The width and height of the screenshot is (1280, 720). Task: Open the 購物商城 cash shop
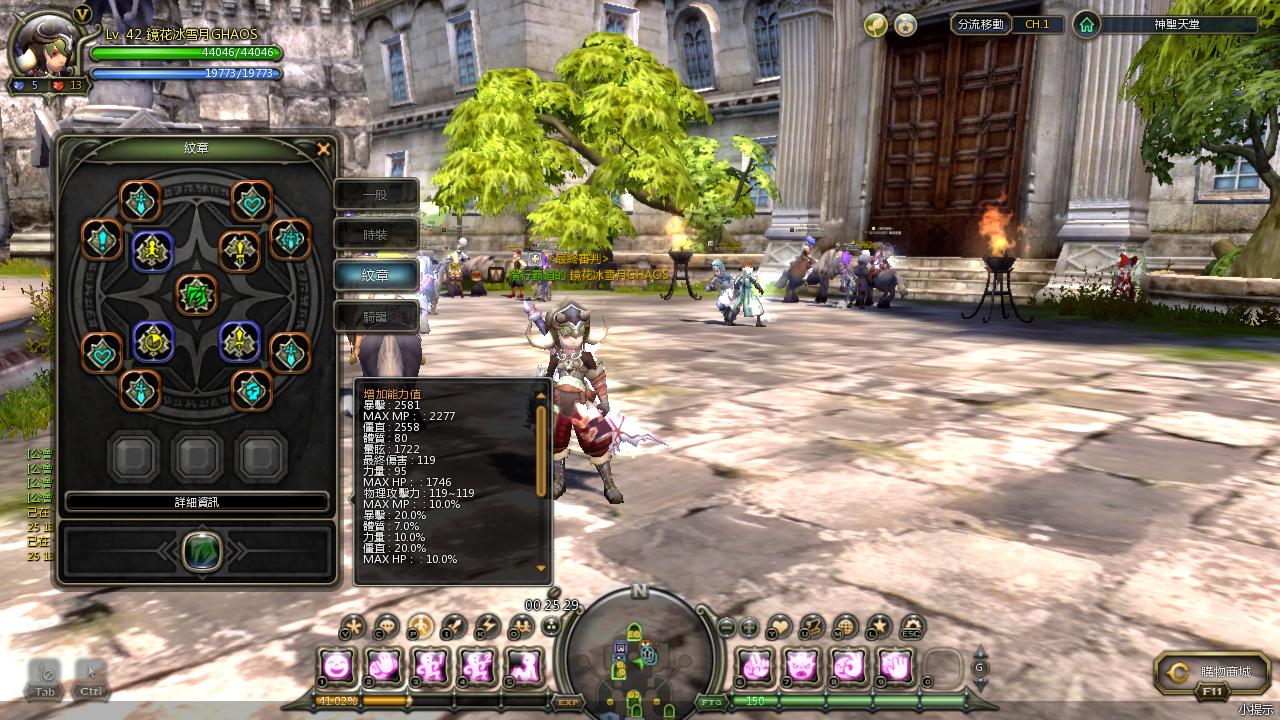(1212, 673)
